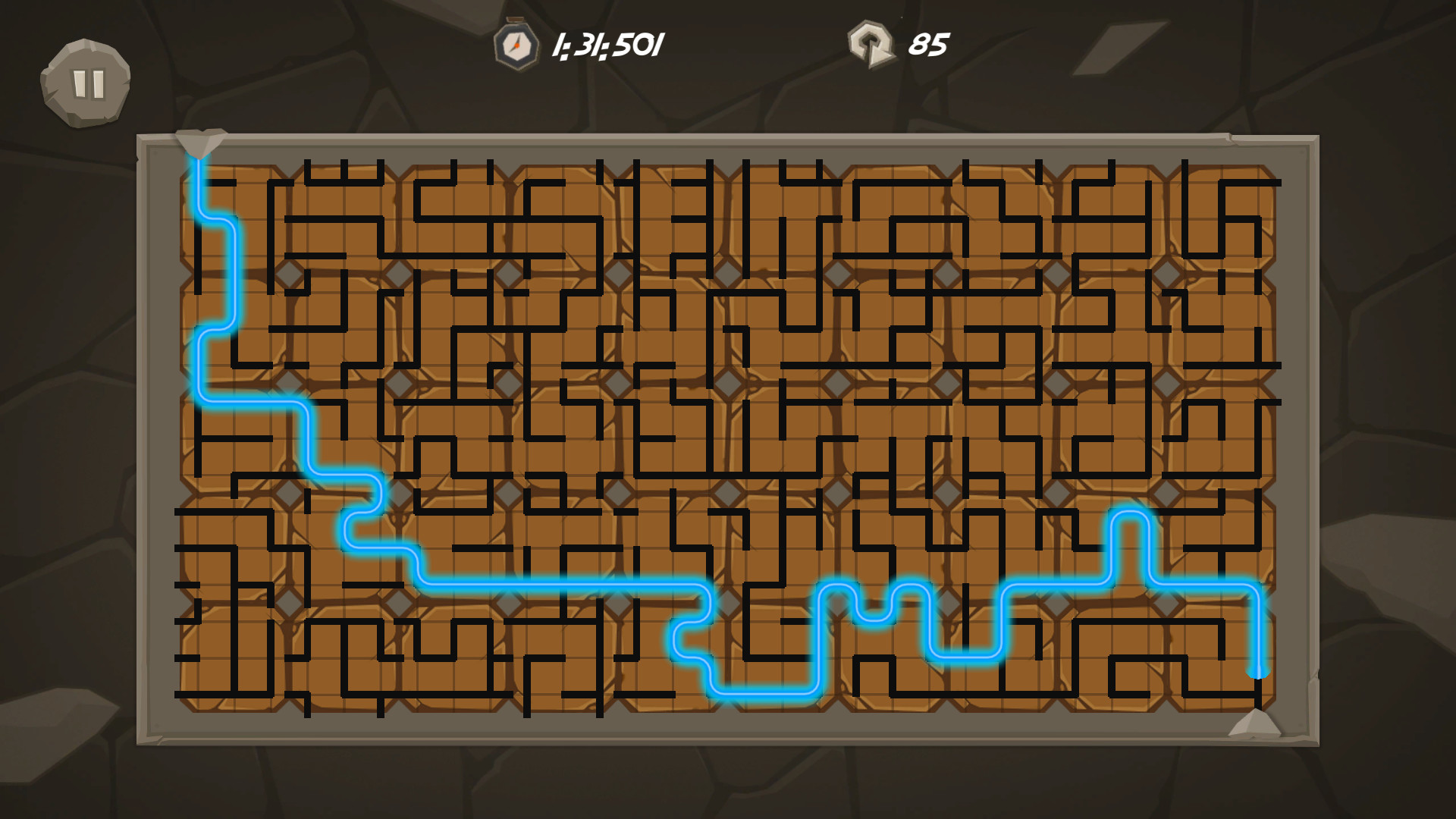
Task: Click the move counter showing 85
Action: (x=930, y=44)
